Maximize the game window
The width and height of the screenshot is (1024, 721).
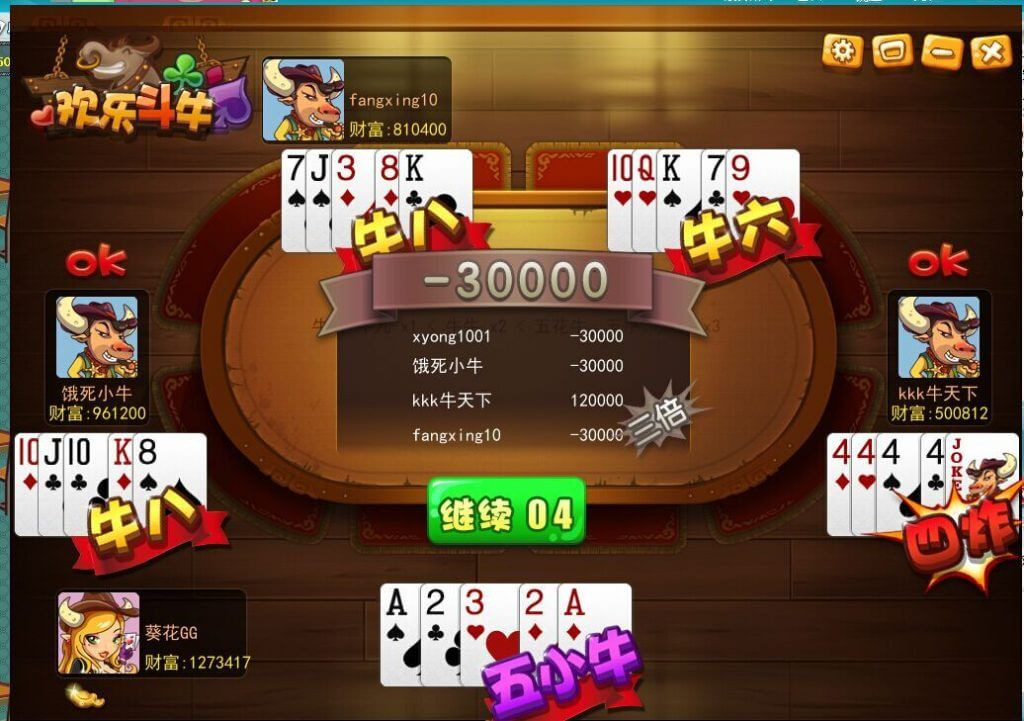[x=891, y=51]
